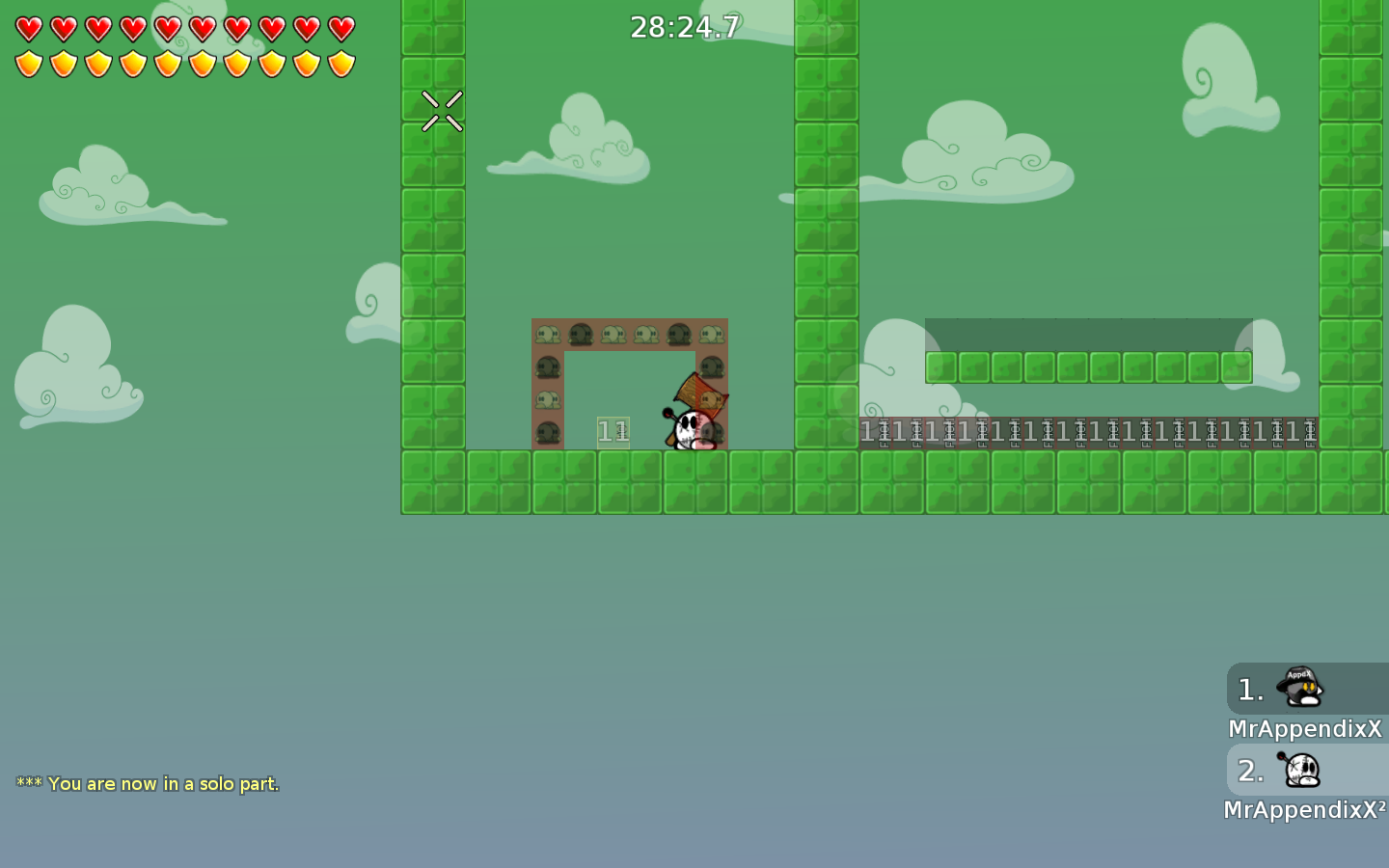This screenshot has width=1389, height=868.
Task: Click the rightmost shield icon in armor row
Action: (x=340, y=62)
